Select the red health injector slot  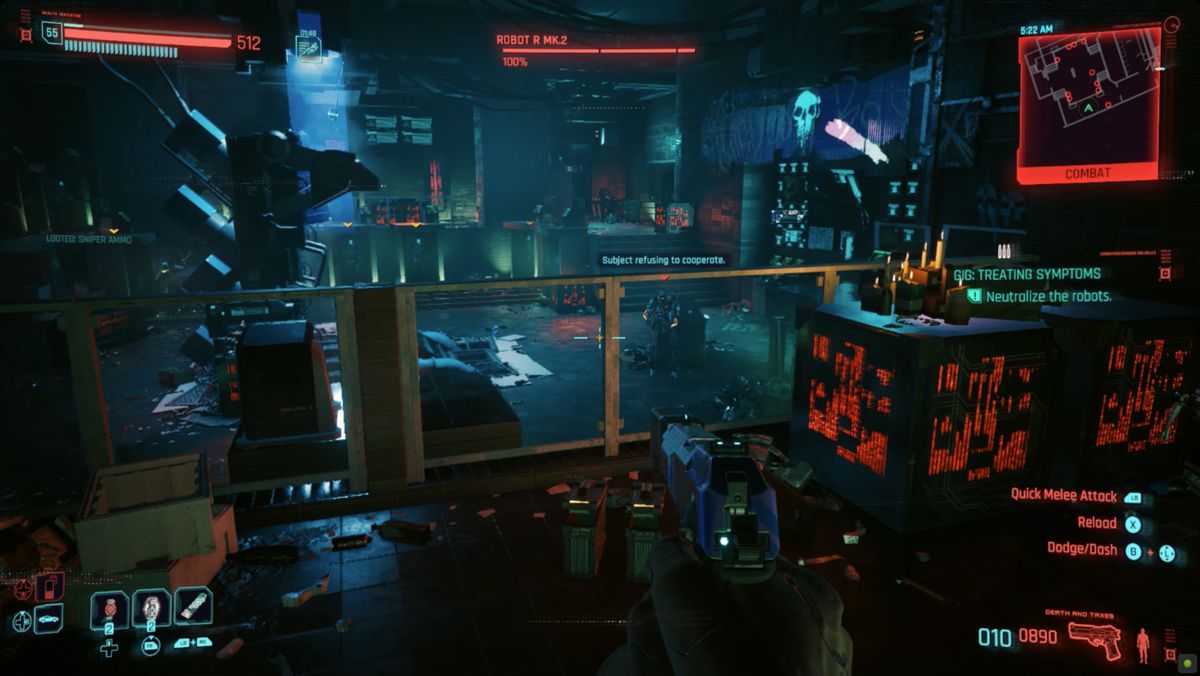pyautogui.click(x=109, y=609)
